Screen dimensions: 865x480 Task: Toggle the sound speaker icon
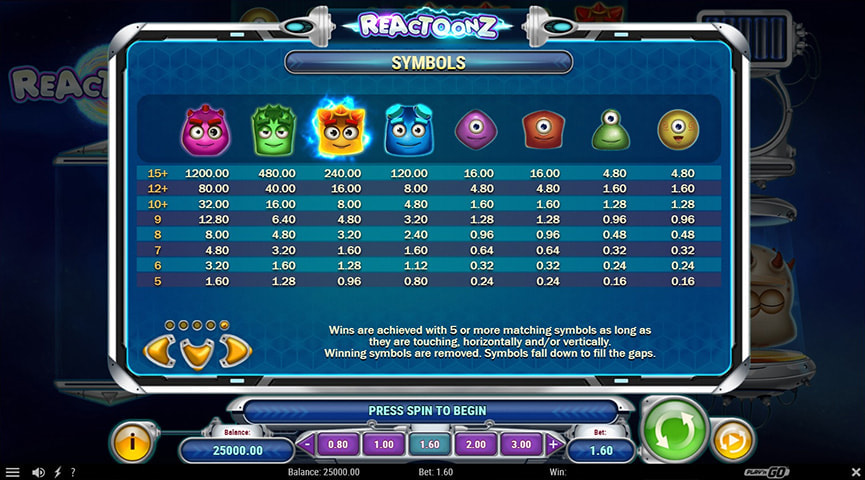(38, 472)
